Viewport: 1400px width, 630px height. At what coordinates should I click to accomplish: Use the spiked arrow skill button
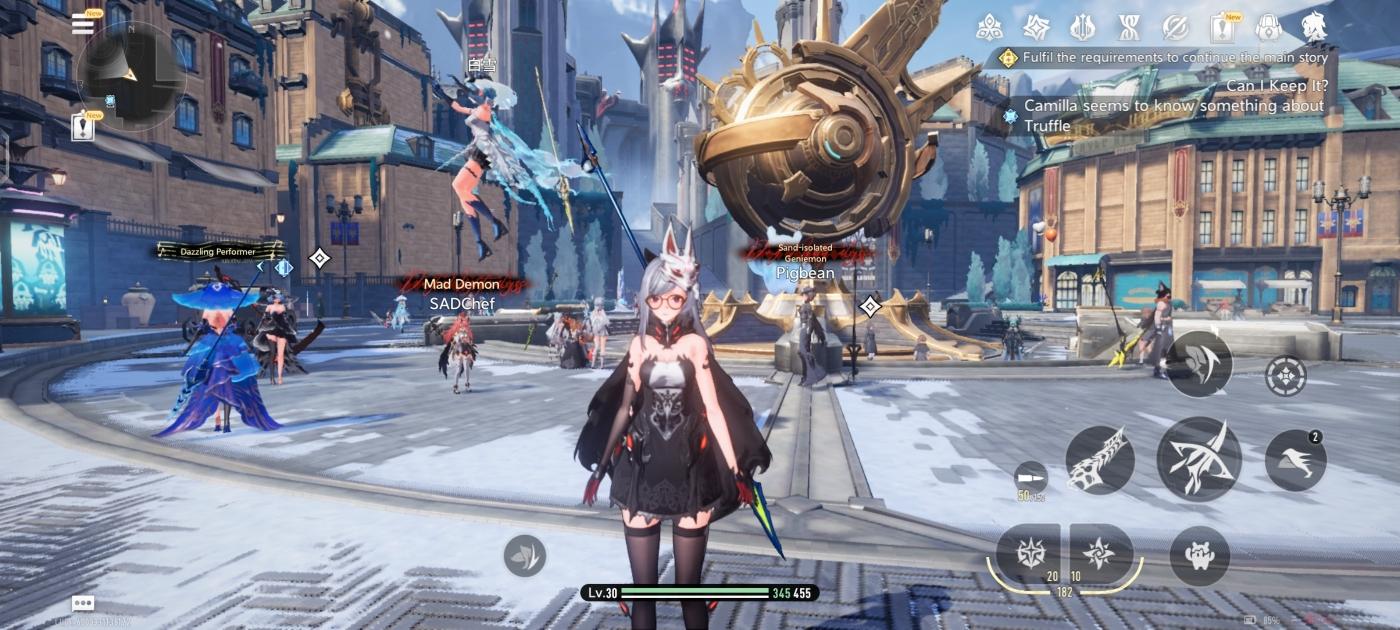pos(1100,460)
